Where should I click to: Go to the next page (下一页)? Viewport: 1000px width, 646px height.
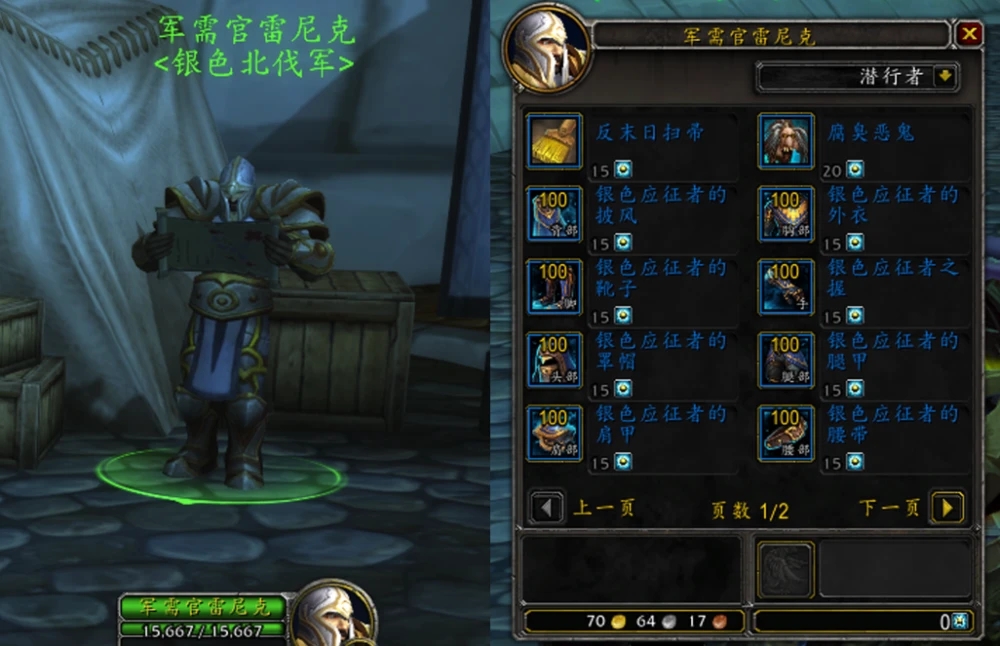tap(946, 508)
